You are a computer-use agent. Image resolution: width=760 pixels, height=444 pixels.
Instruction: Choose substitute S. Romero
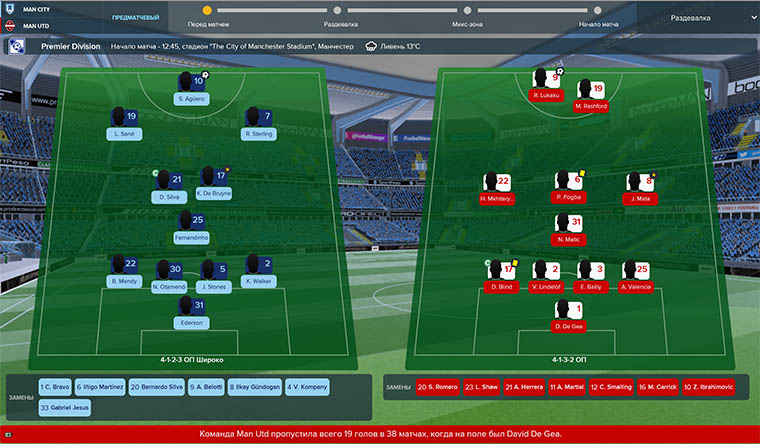pos(437,386)
